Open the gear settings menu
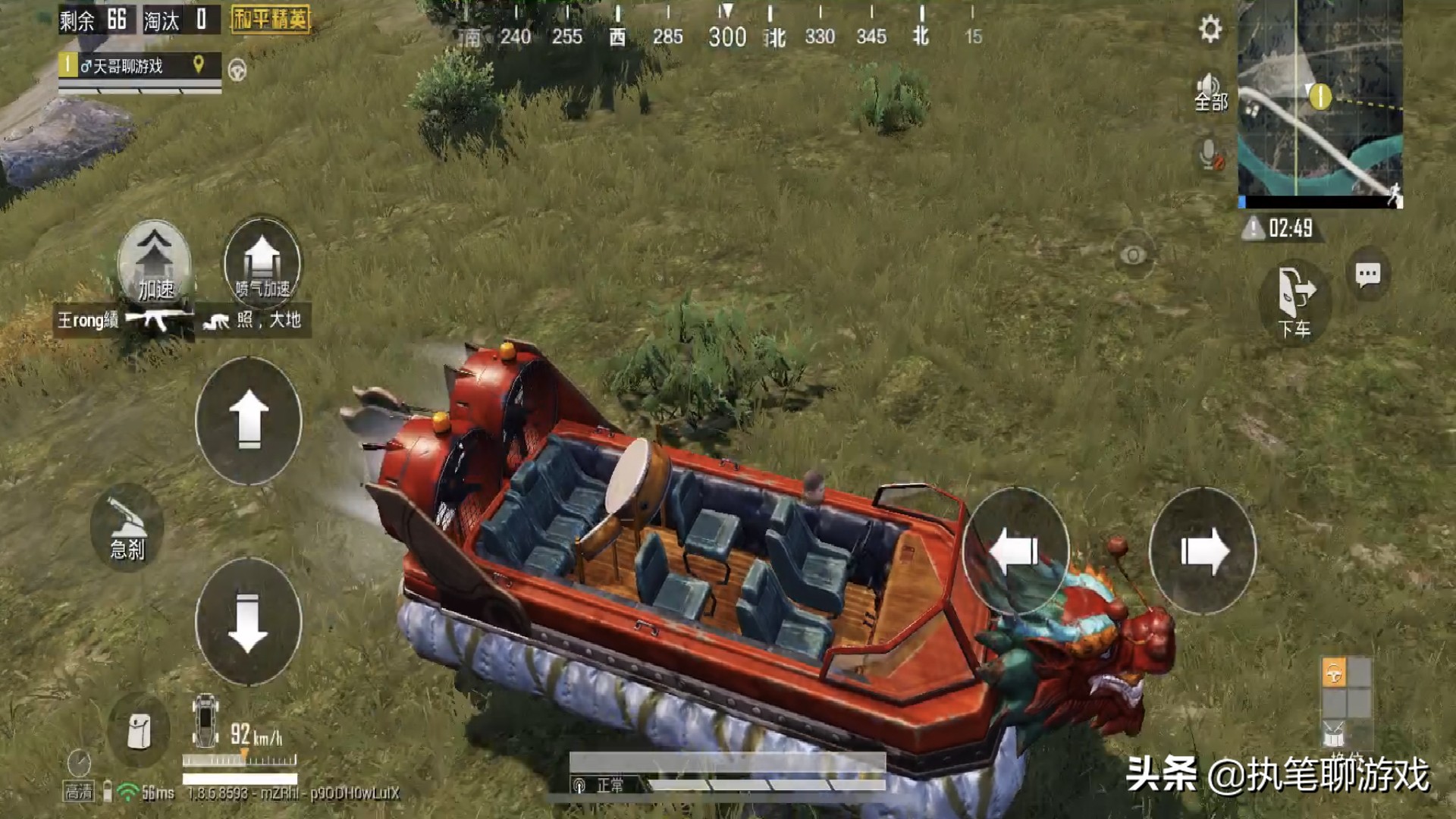Viewport: 1456px width, 819px height. point(1210,30)
